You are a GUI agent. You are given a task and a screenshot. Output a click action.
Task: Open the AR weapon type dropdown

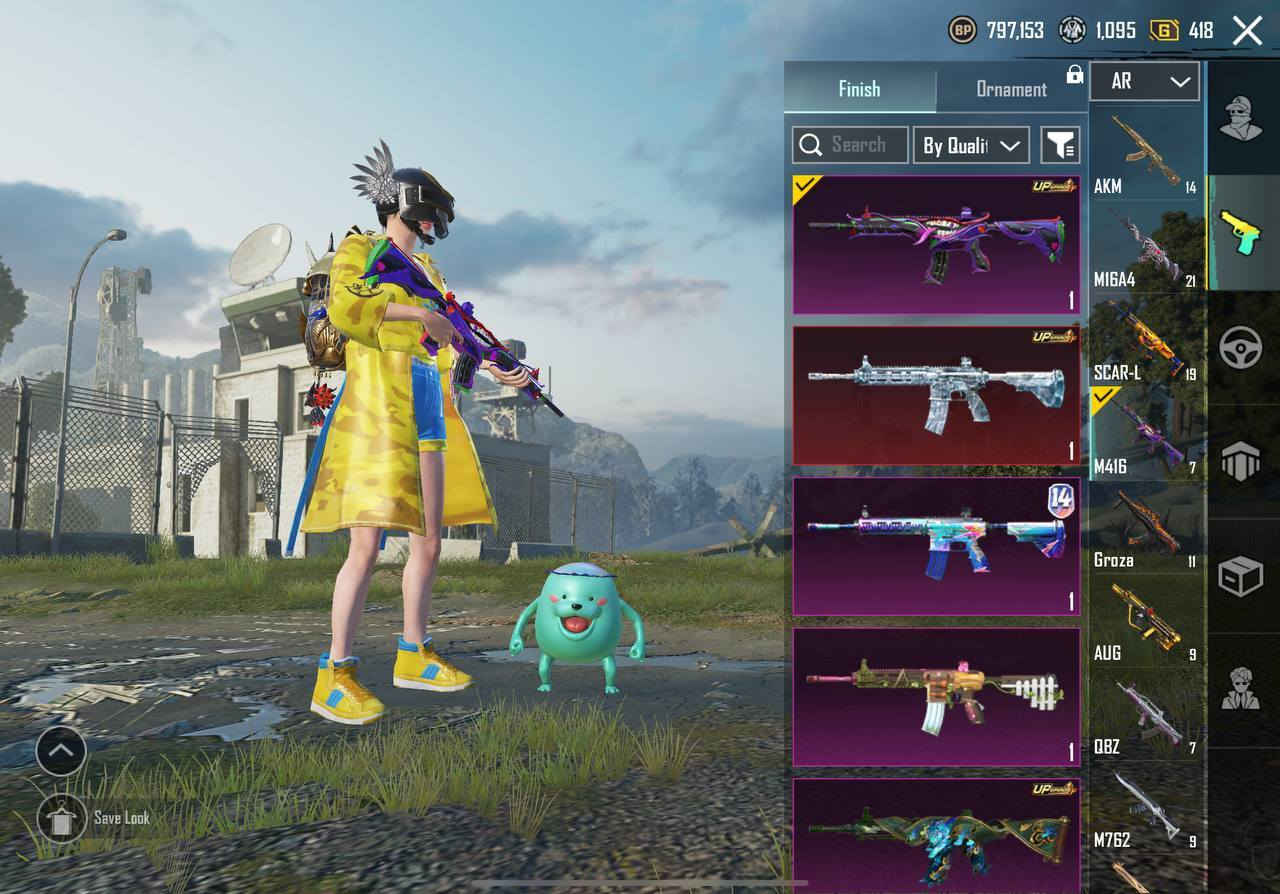pos(1144,81)
